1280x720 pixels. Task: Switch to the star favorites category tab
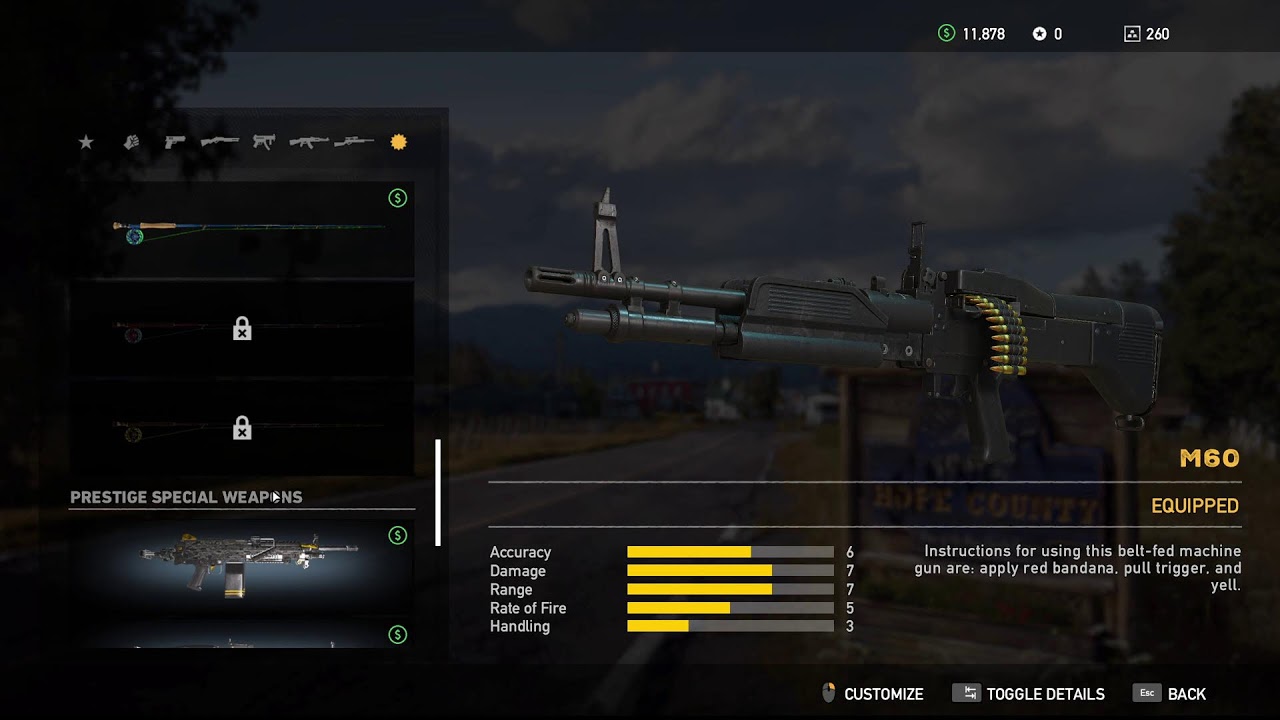(x=86, y=143)
